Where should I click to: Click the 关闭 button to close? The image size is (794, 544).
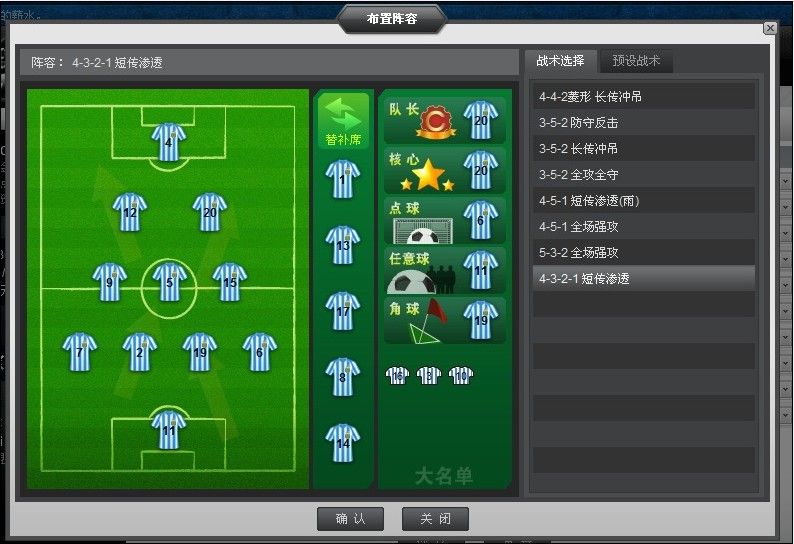[x=435, y=519]
